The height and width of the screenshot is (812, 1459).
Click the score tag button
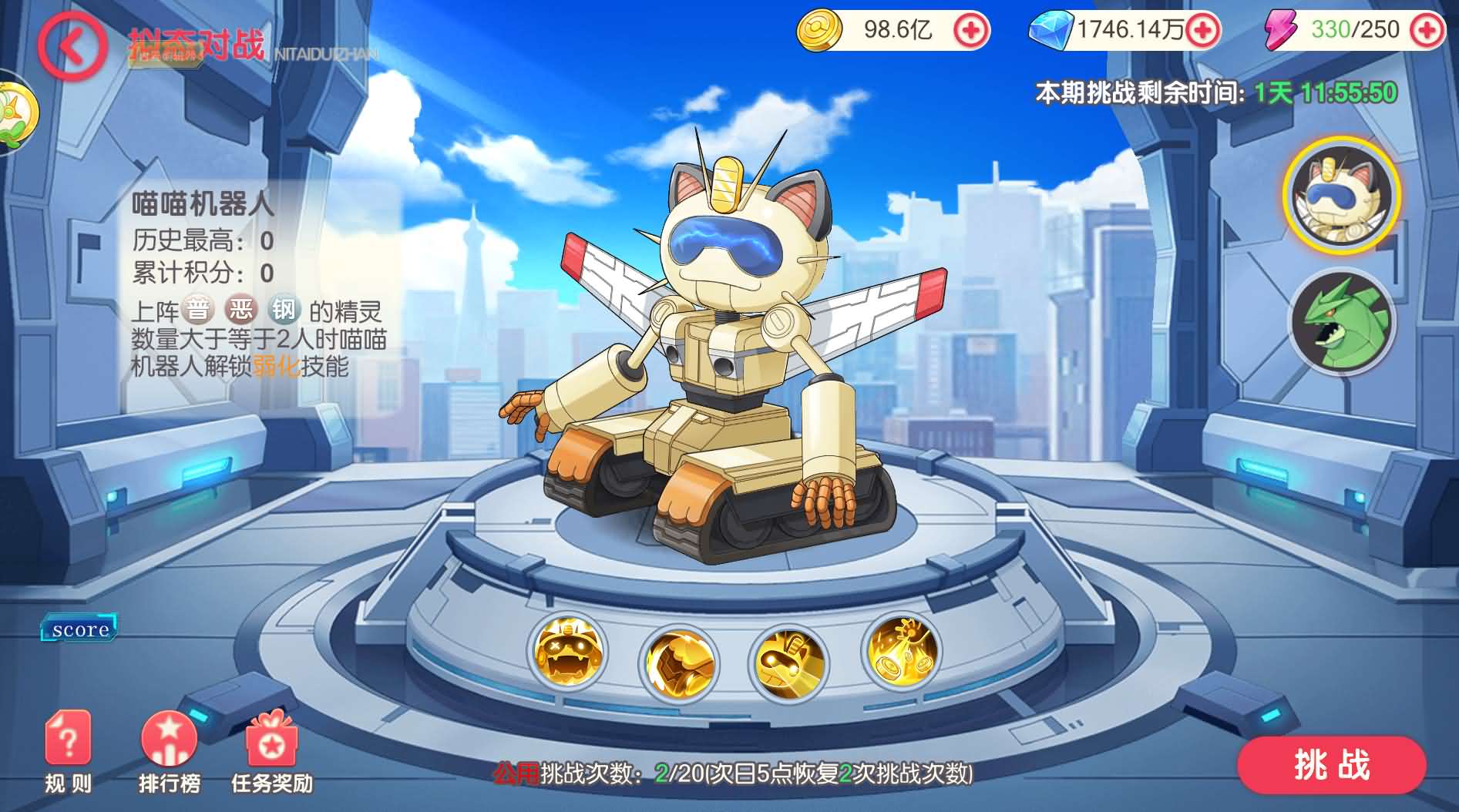pyautogui.click(x=80, y=629)
